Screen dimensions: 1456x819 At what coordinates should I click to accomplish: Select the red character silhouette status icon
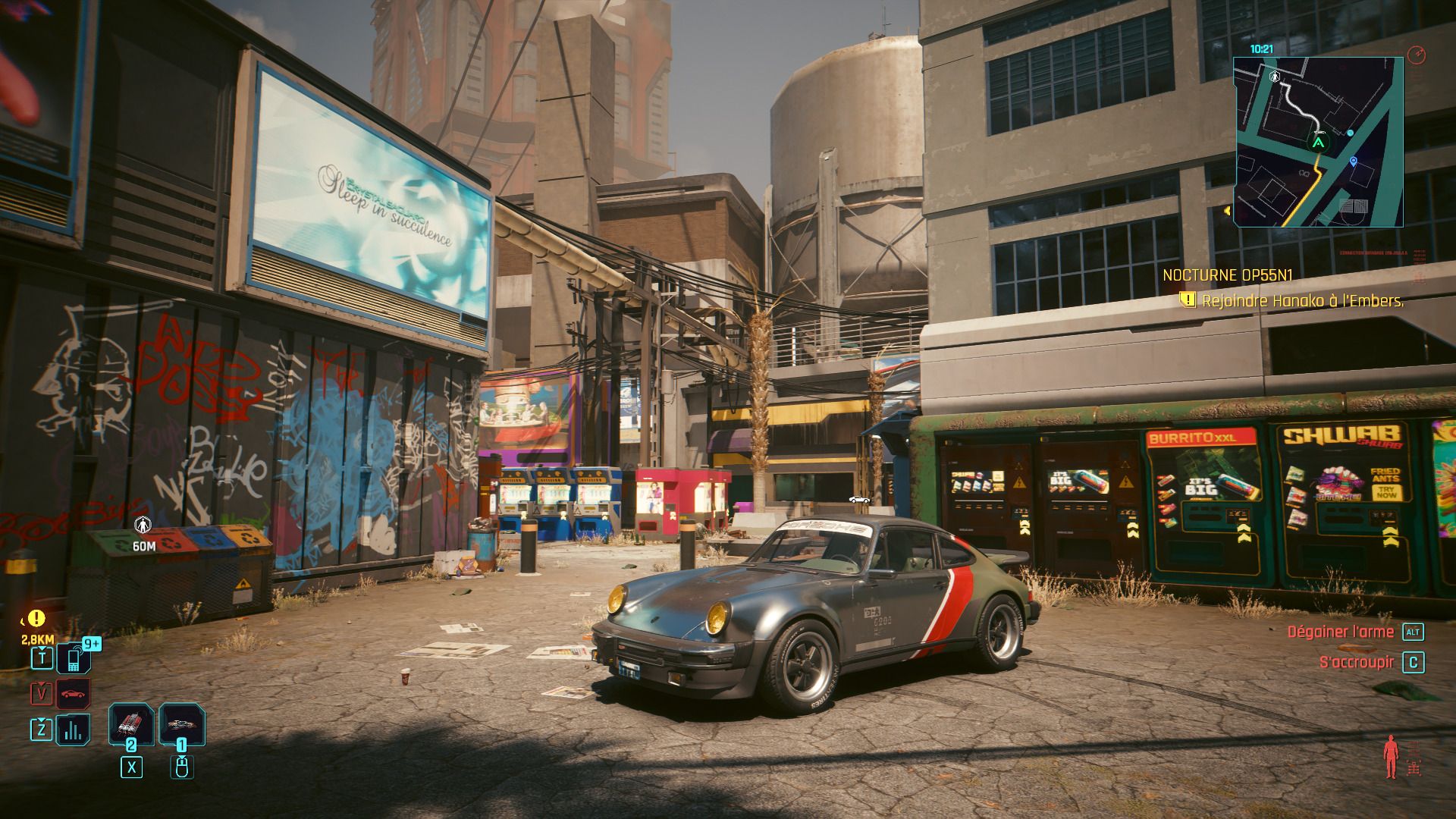pyautogui.click(x=1390, y=756)
